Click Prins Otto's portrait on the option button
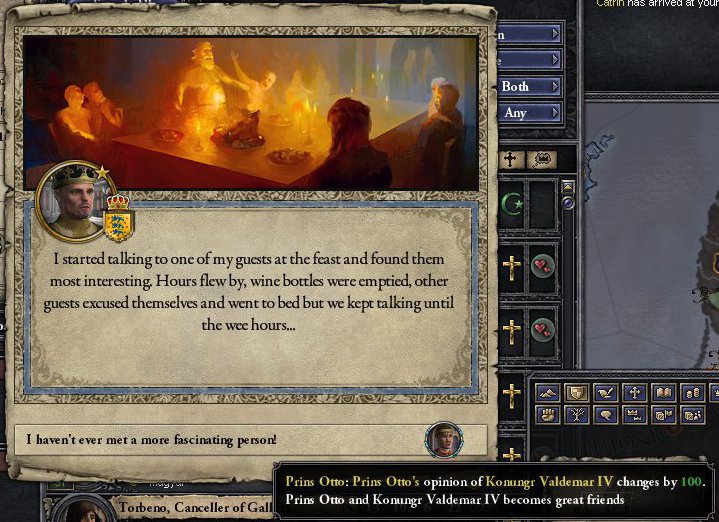719x522 pixels. [x=443, y=440]
